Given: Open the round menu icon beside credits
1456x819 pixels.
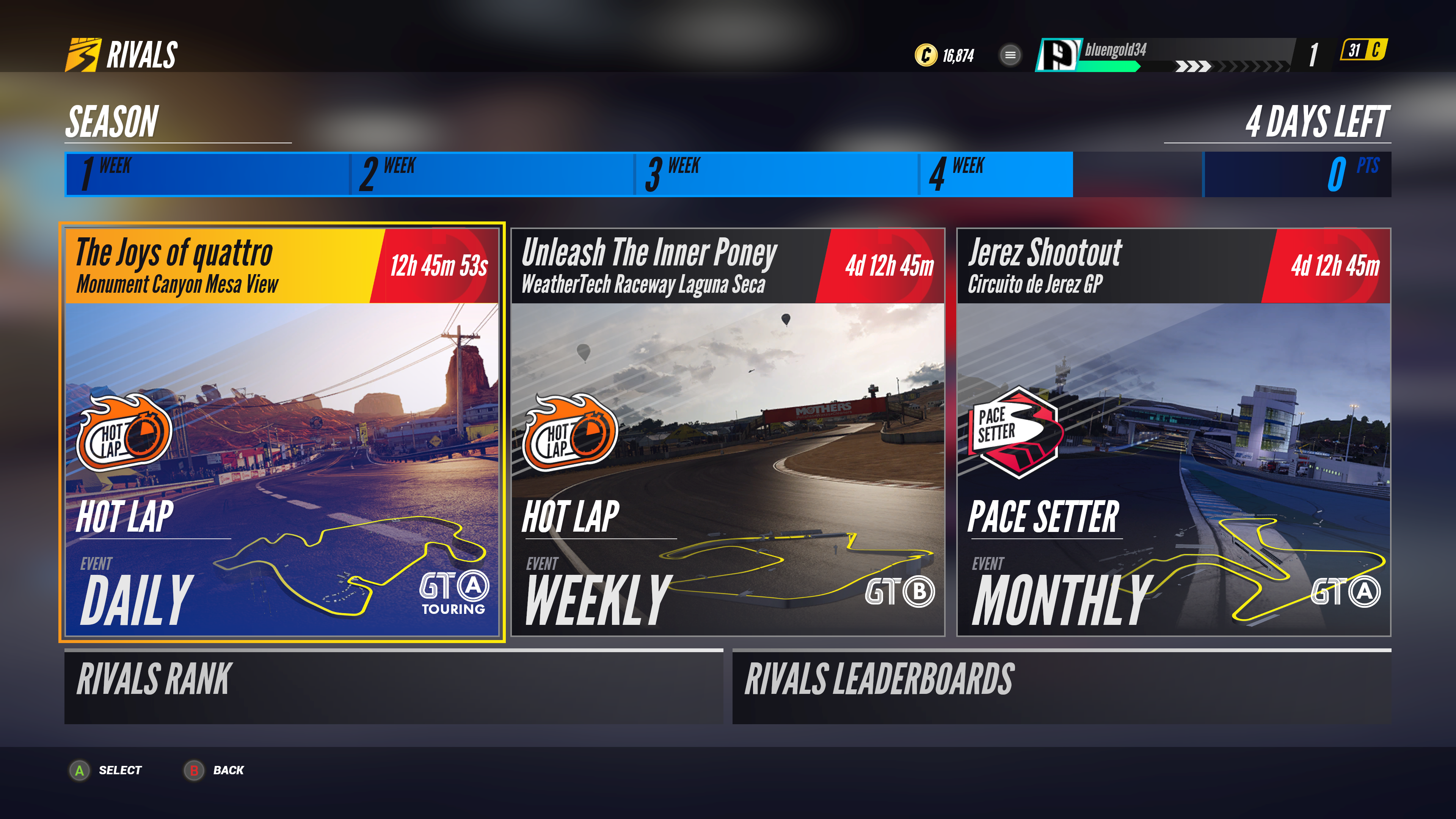Looking at the screenshot, I should [1010, 55].
